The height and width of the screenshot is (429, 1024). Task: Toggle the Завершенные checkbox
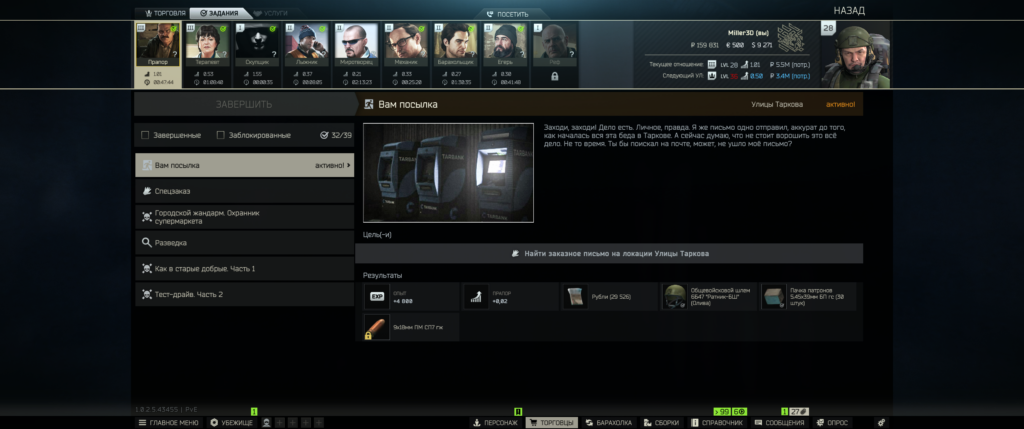coord(146,135)
